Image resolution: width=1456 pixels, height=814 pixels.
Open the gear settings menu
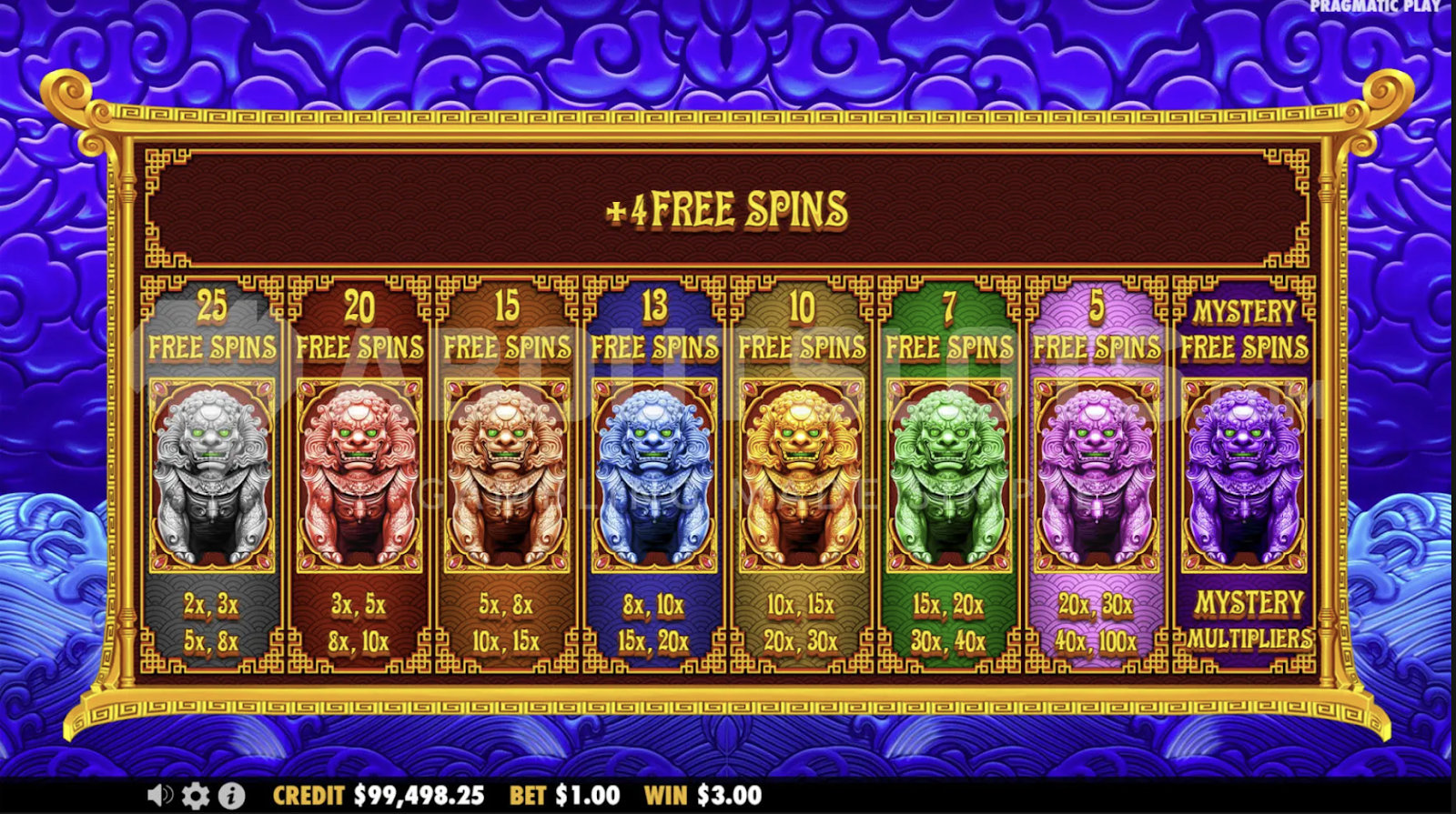coord(195,796)
